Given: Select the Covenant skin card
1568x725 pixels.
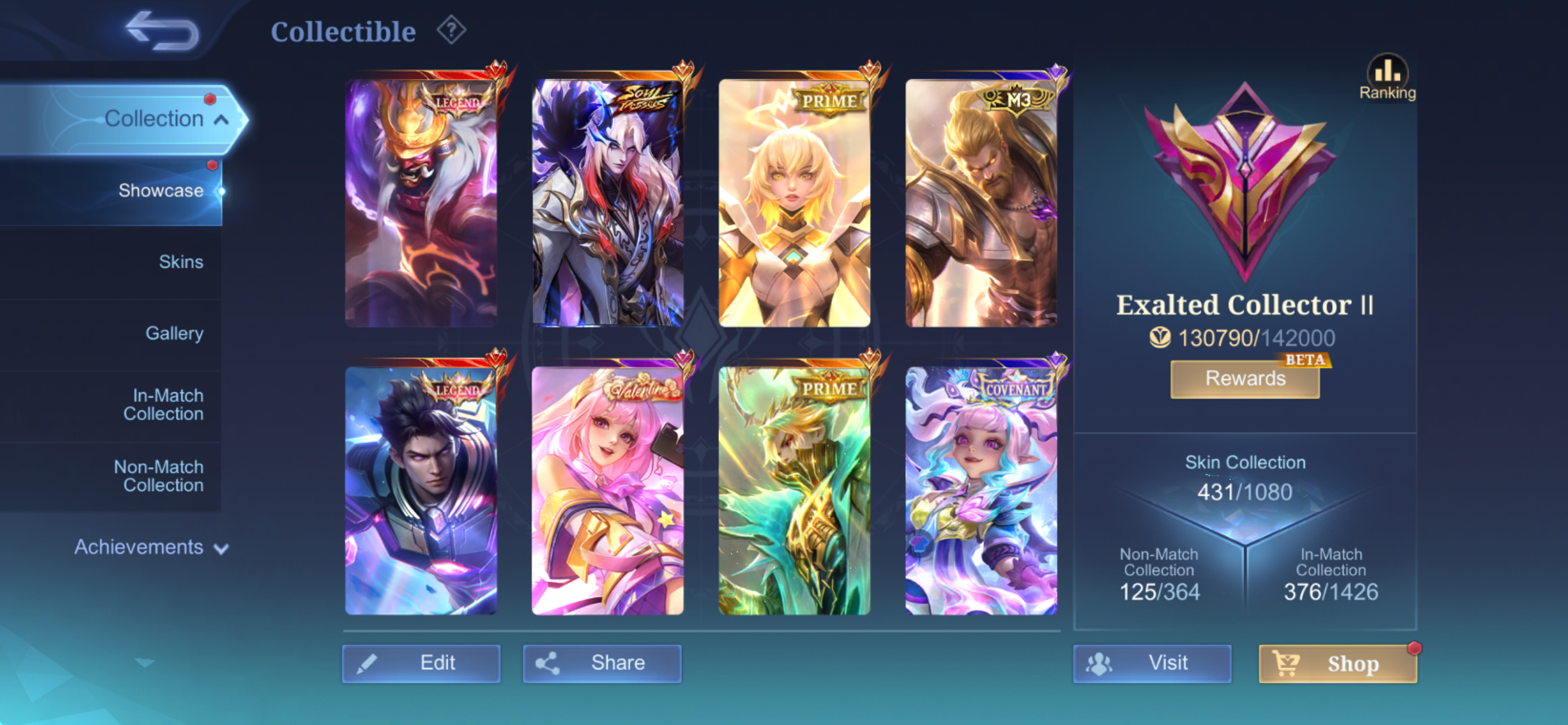Looking at the screenshot, I should pos(981,490).
